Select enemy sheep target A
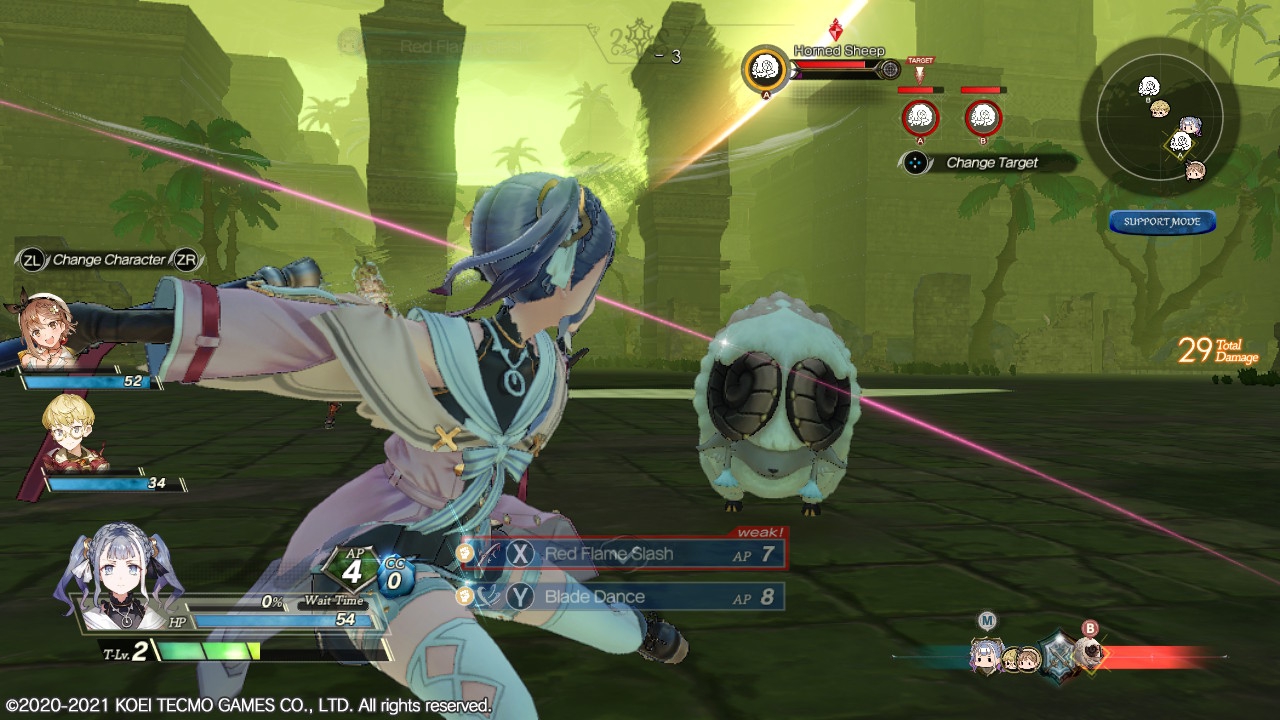1280x720 pixels. 920,118
